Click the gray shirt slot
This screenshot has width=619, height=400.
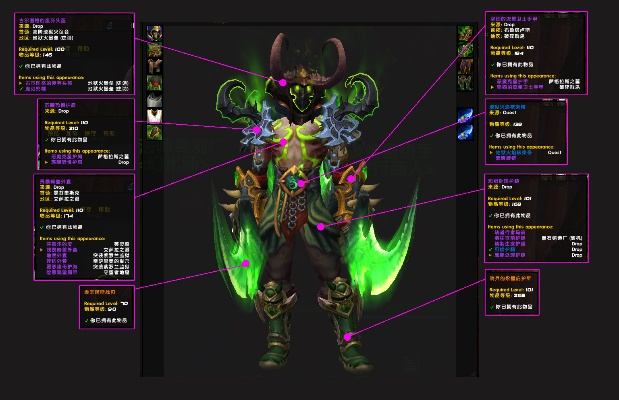pyautogui.click(x=154, y=99)
